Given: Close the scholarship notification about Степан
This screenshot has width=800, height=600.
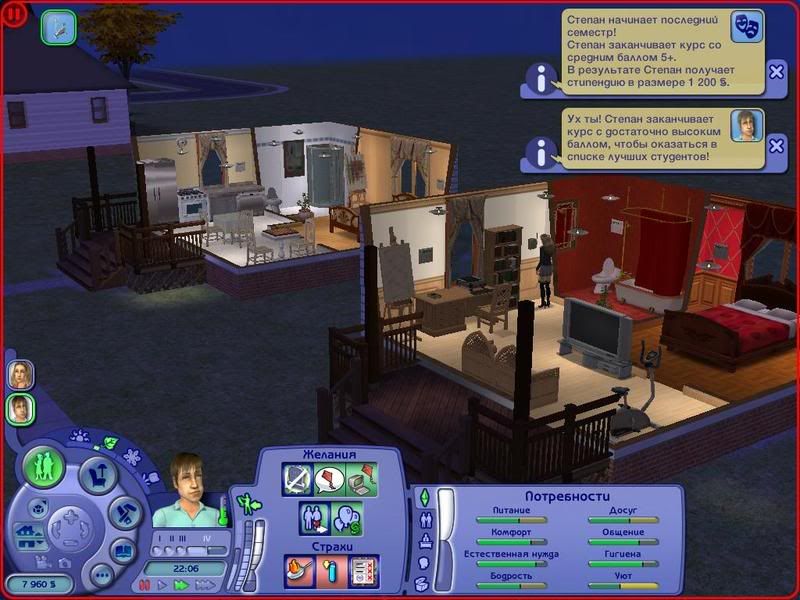Looking at the screenshot, I should pyautogui.click(x=777, y=71).
